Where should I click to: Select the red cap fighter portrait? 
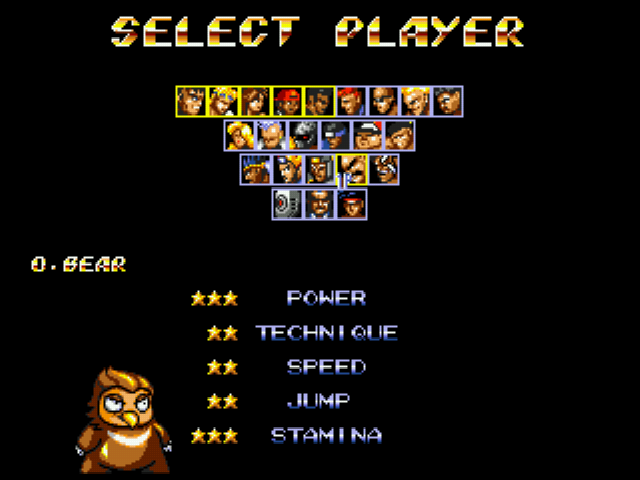point(287,101)
